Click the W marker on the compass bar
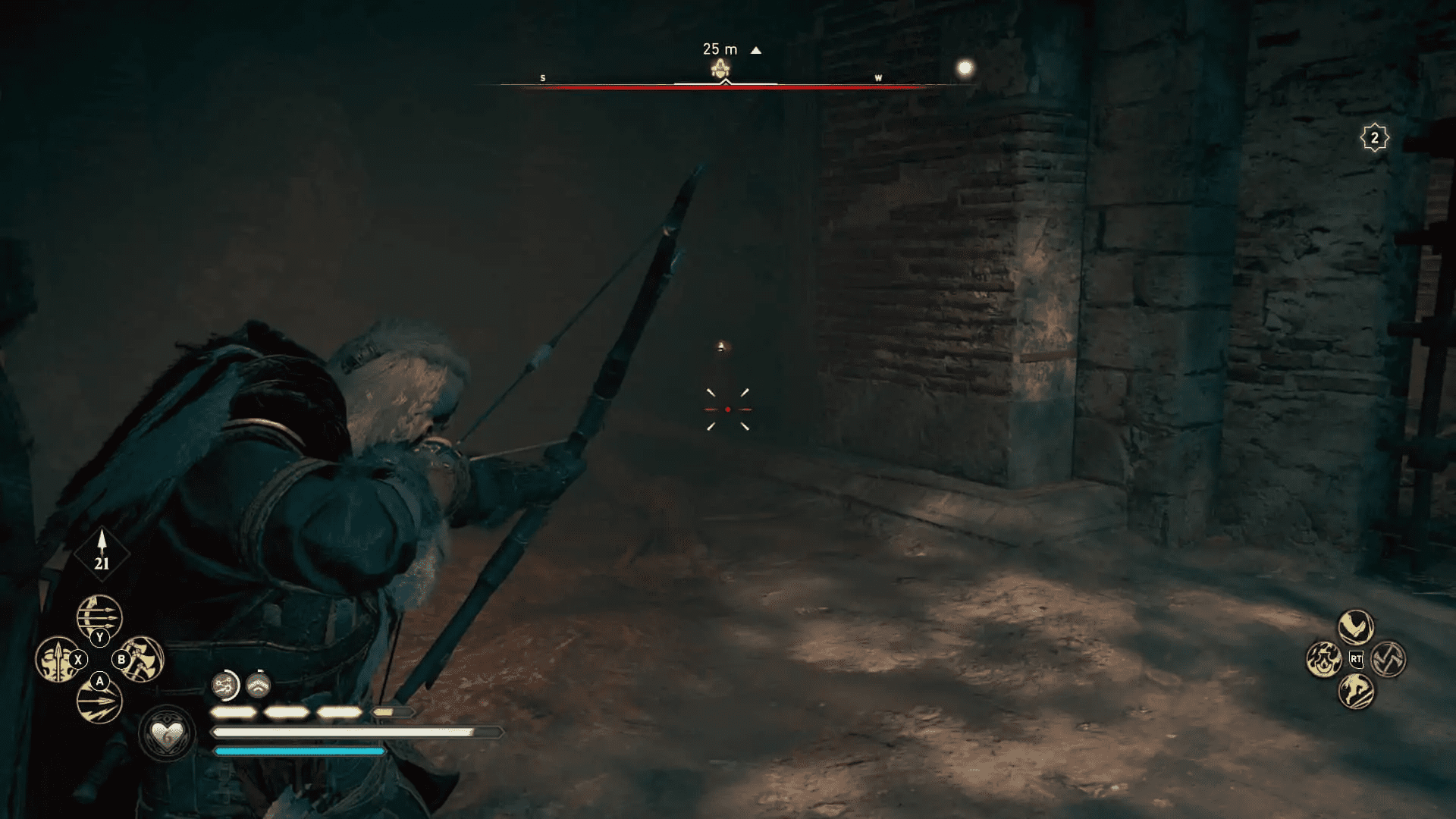The width and height of the screenshot is (1456, 819). point(878,77)
